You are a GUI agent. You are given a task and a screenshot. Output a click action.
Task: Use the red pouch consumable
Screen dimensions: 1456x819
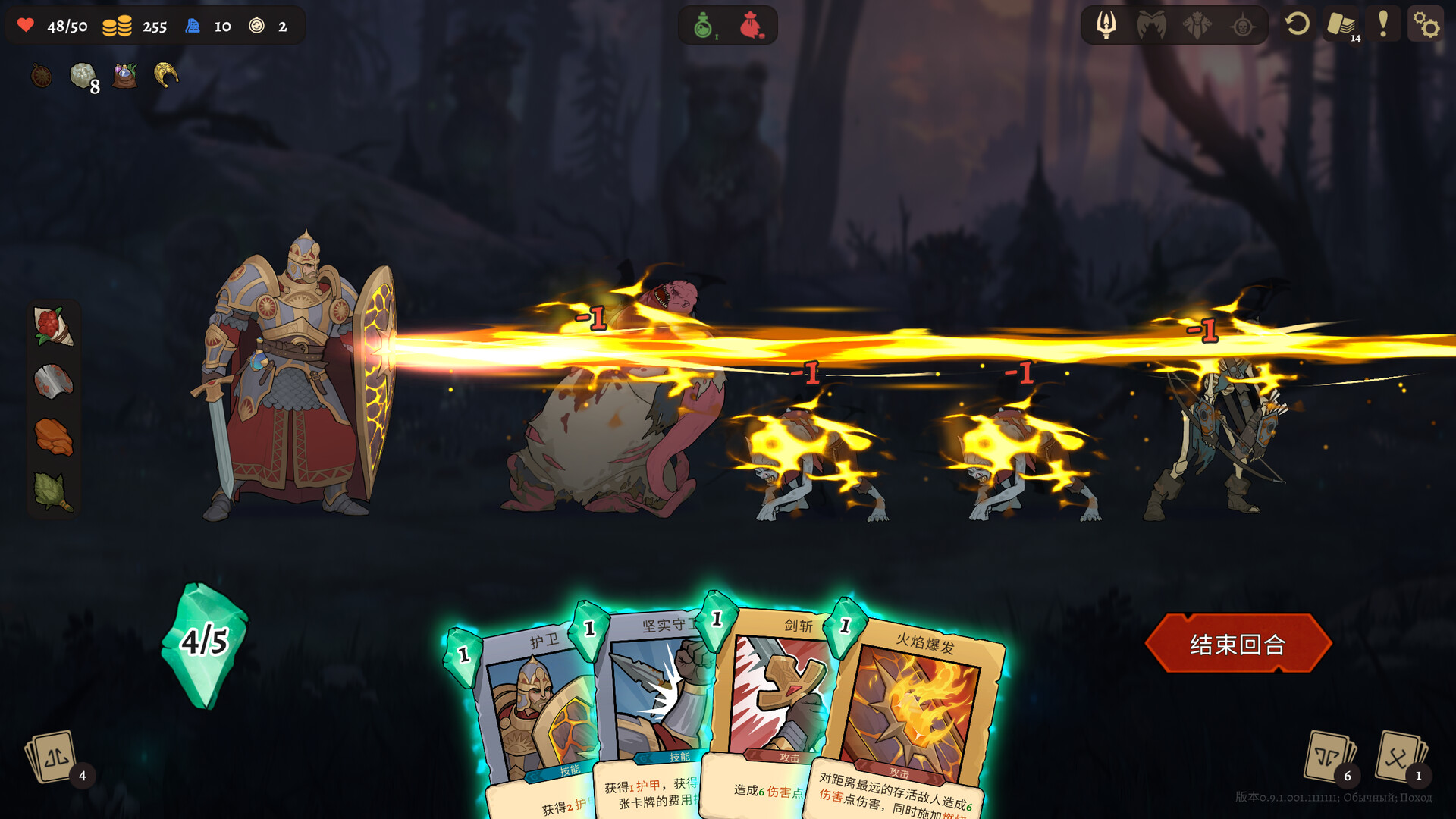(751, 26)
